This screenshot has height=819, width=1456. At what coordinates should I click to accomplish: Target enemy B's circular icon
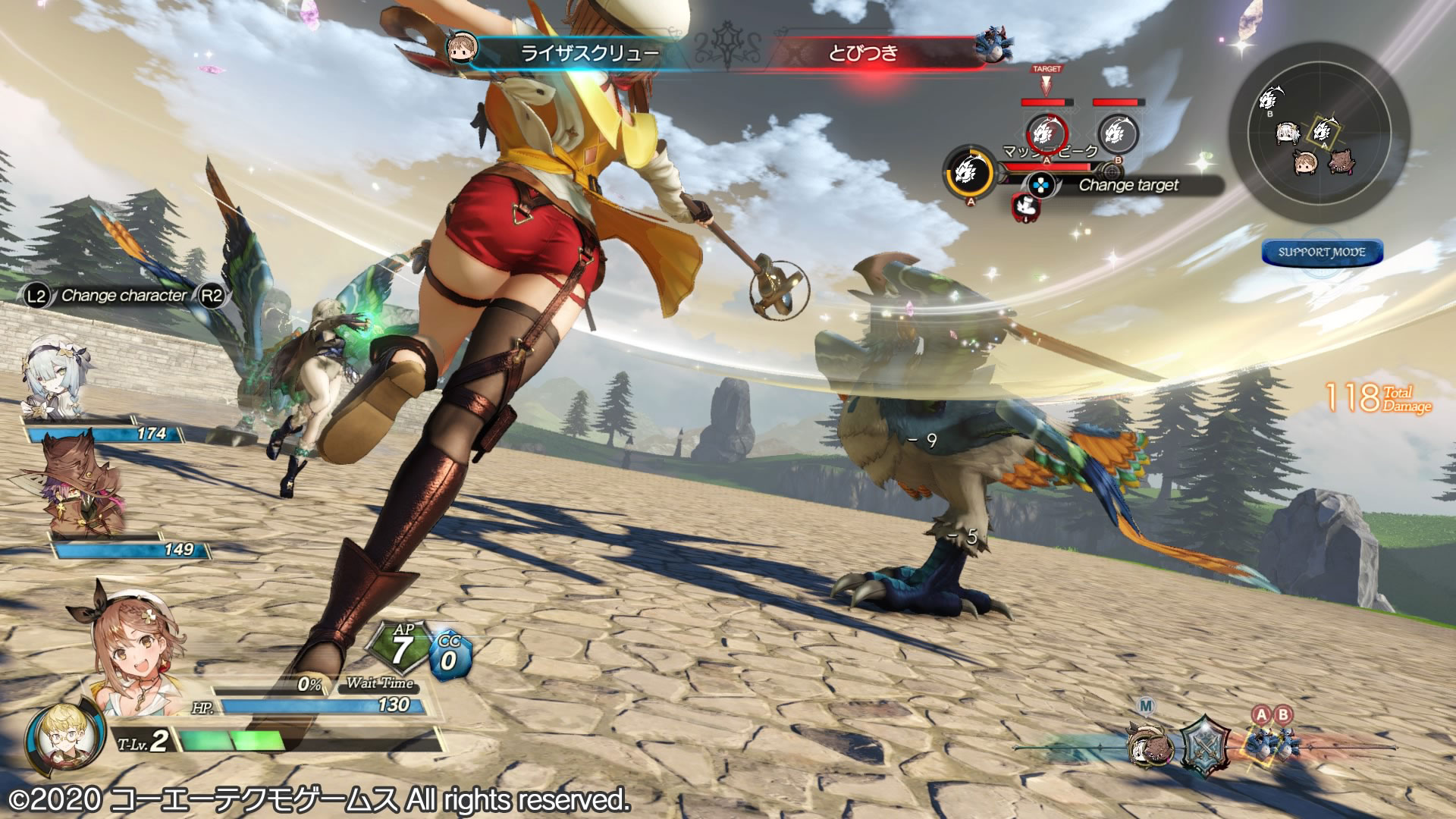point(1118,134)
